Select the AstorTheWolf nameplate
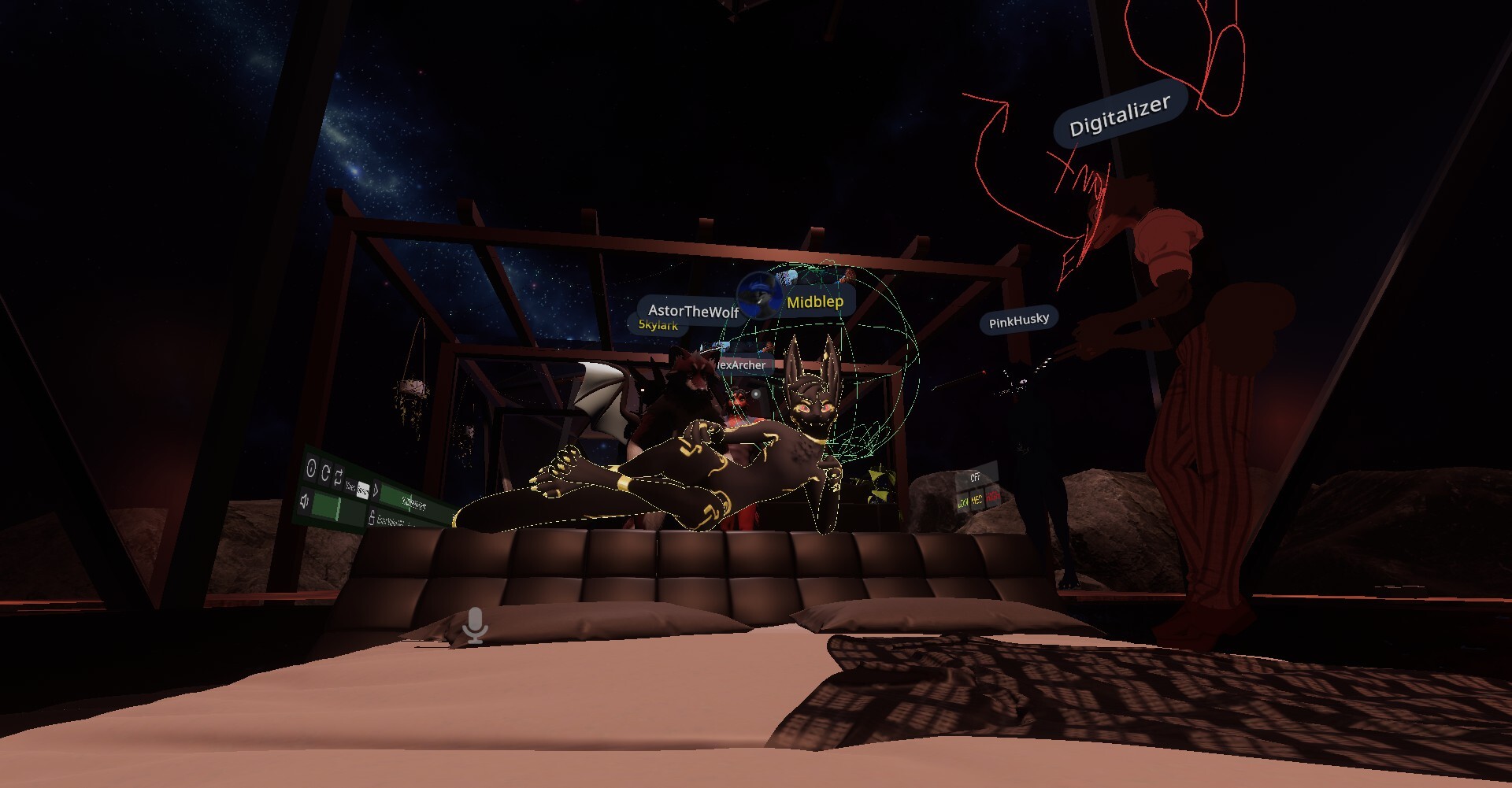 [693, 312]
